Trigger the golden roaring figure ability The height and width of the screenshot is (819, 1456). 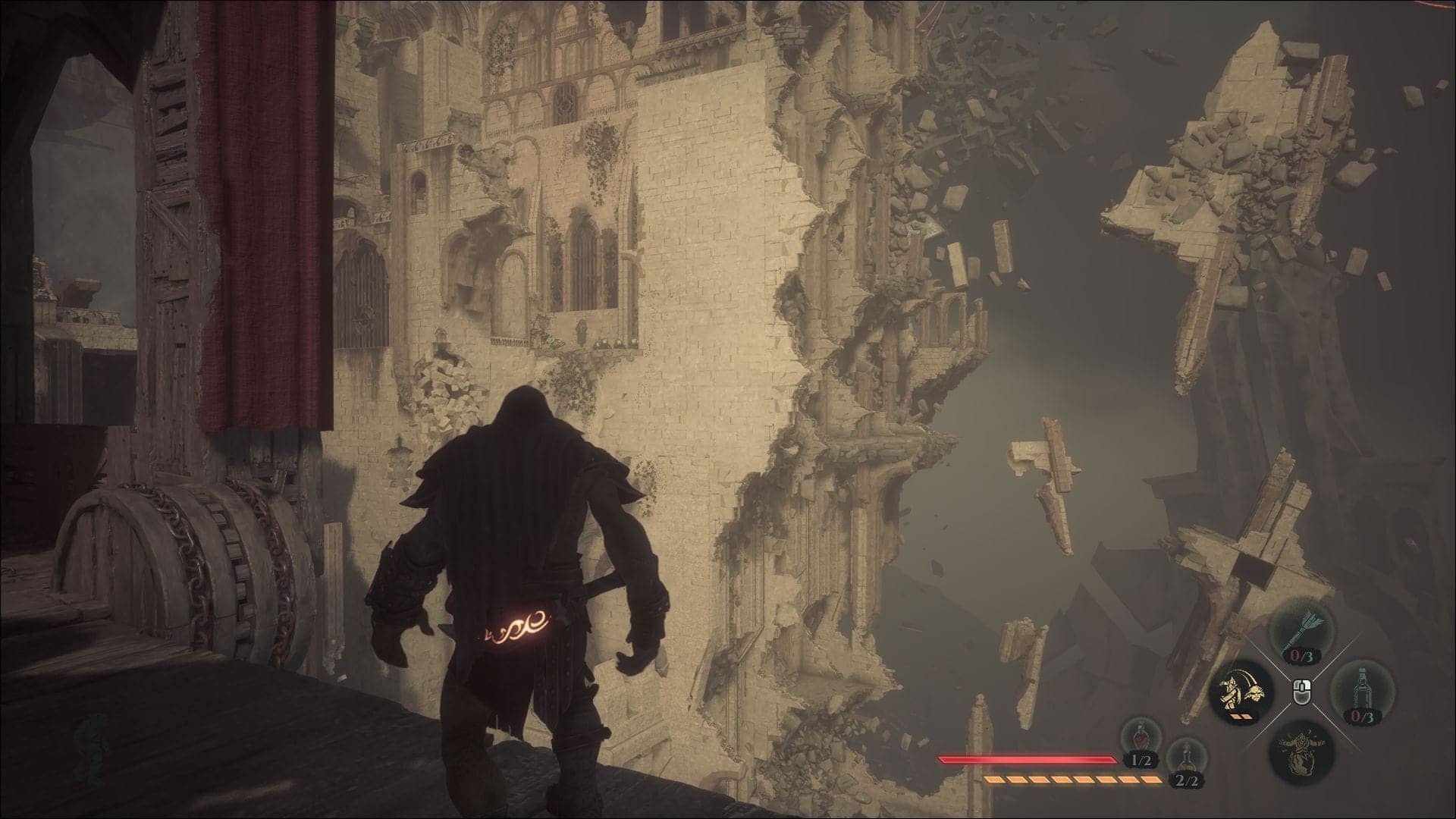1301,749
